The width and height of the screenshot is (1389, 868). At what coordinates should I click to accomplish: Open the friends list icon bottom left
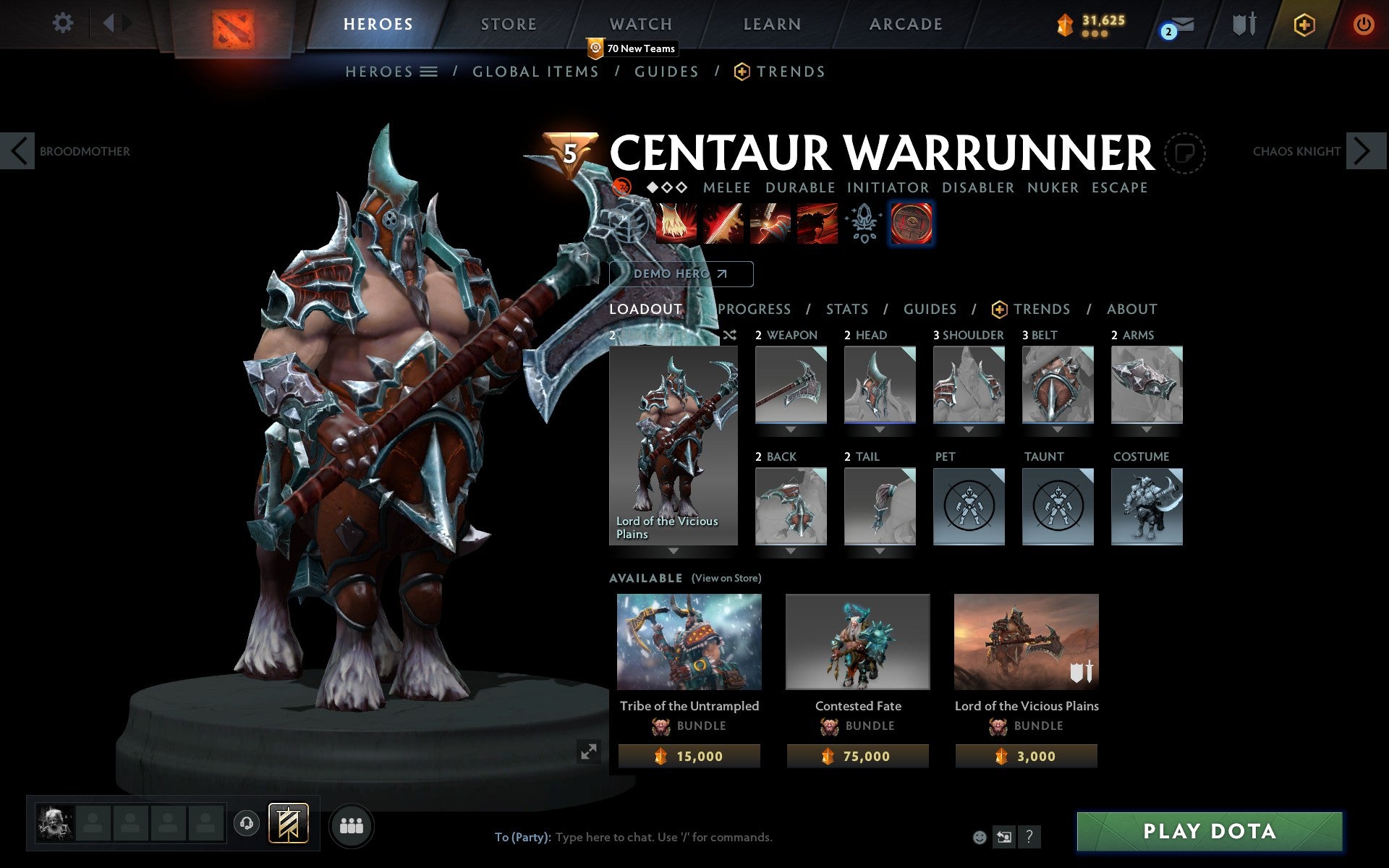click(352, 825)
